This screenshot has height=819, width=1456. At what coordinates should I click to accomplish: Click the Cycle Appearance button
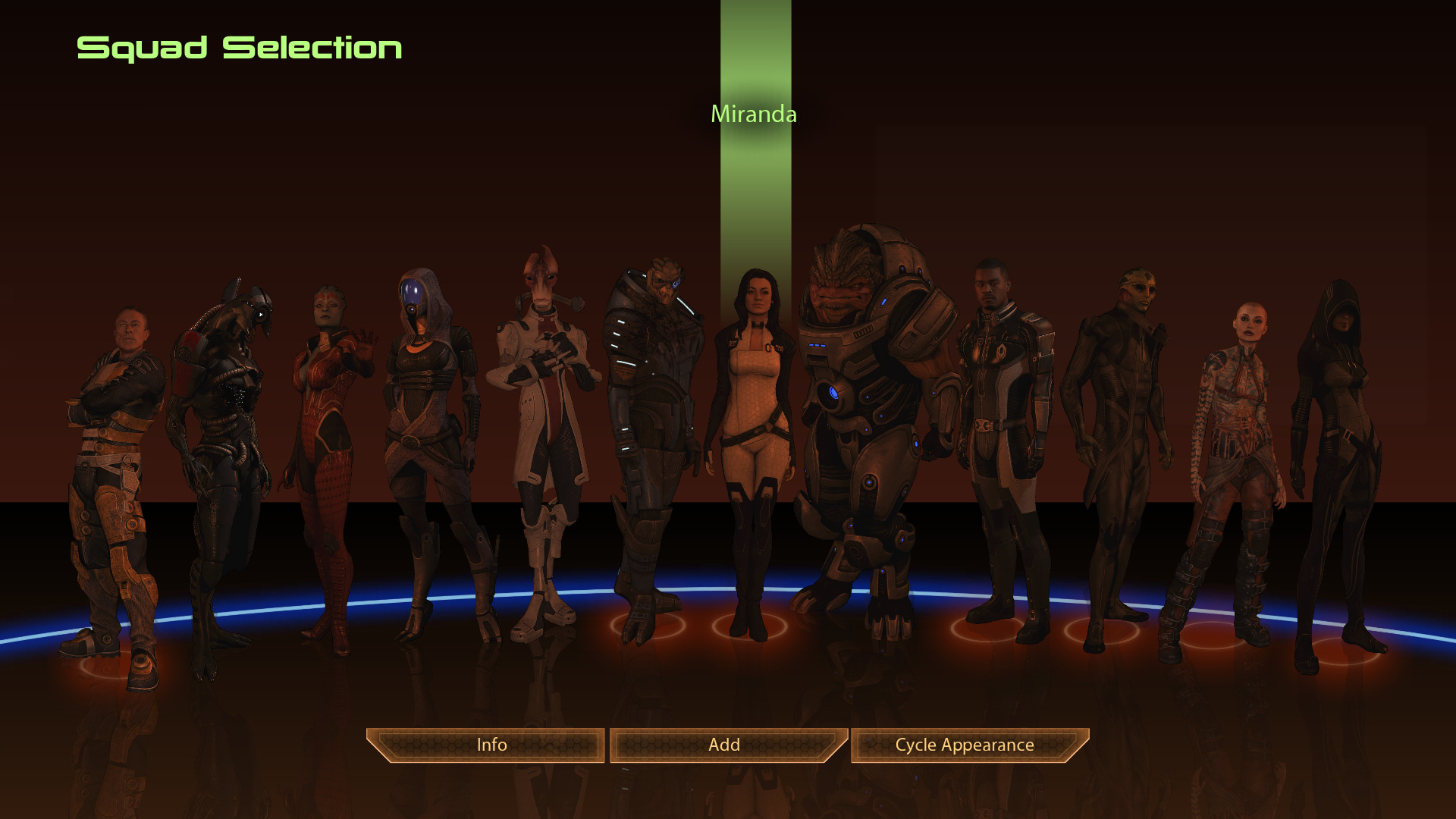(965, 745)
